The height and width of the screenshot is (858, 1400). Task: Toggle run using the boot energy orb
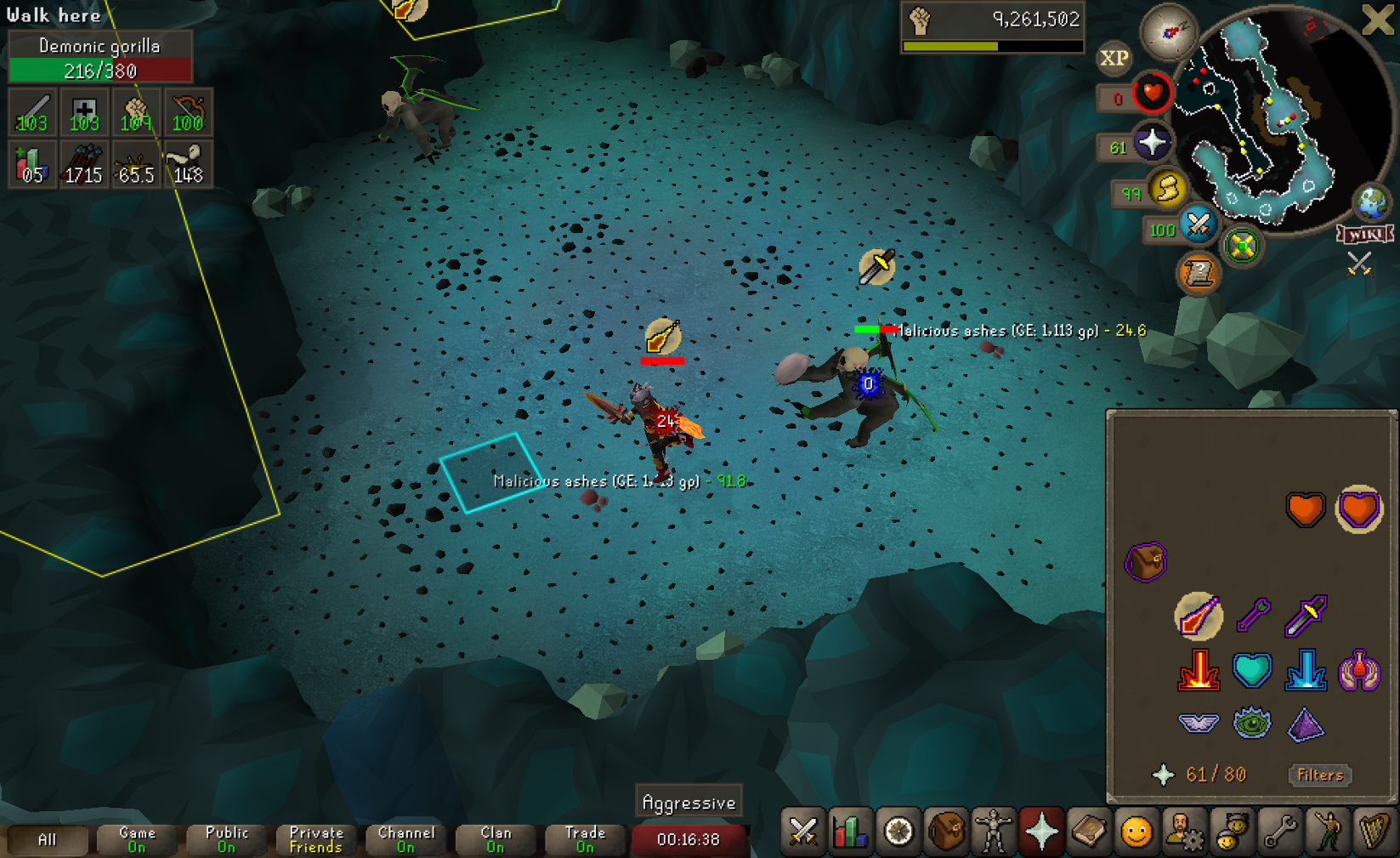[1167, 189]
